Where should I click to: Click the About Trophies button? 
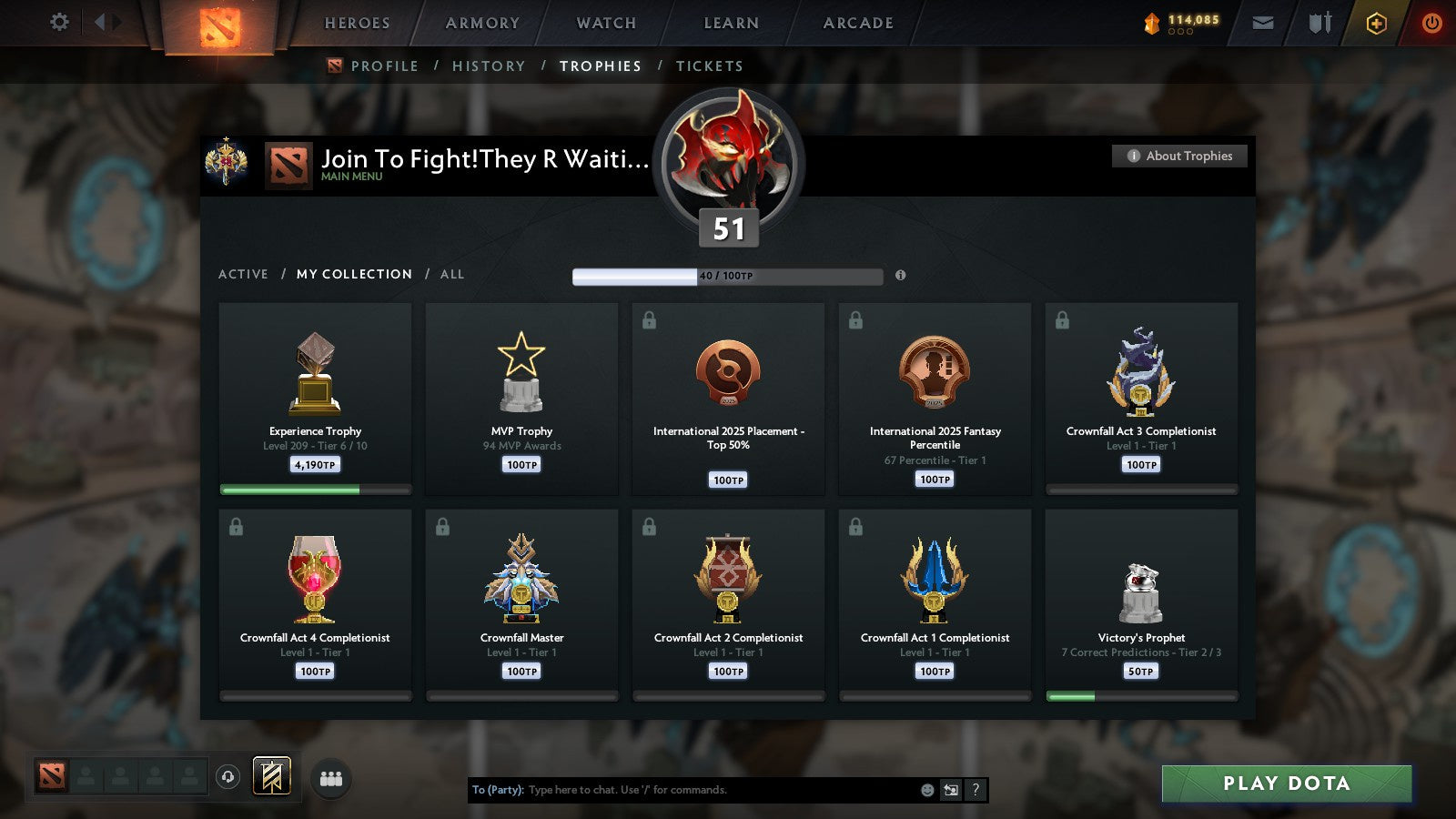point(1178,156)
